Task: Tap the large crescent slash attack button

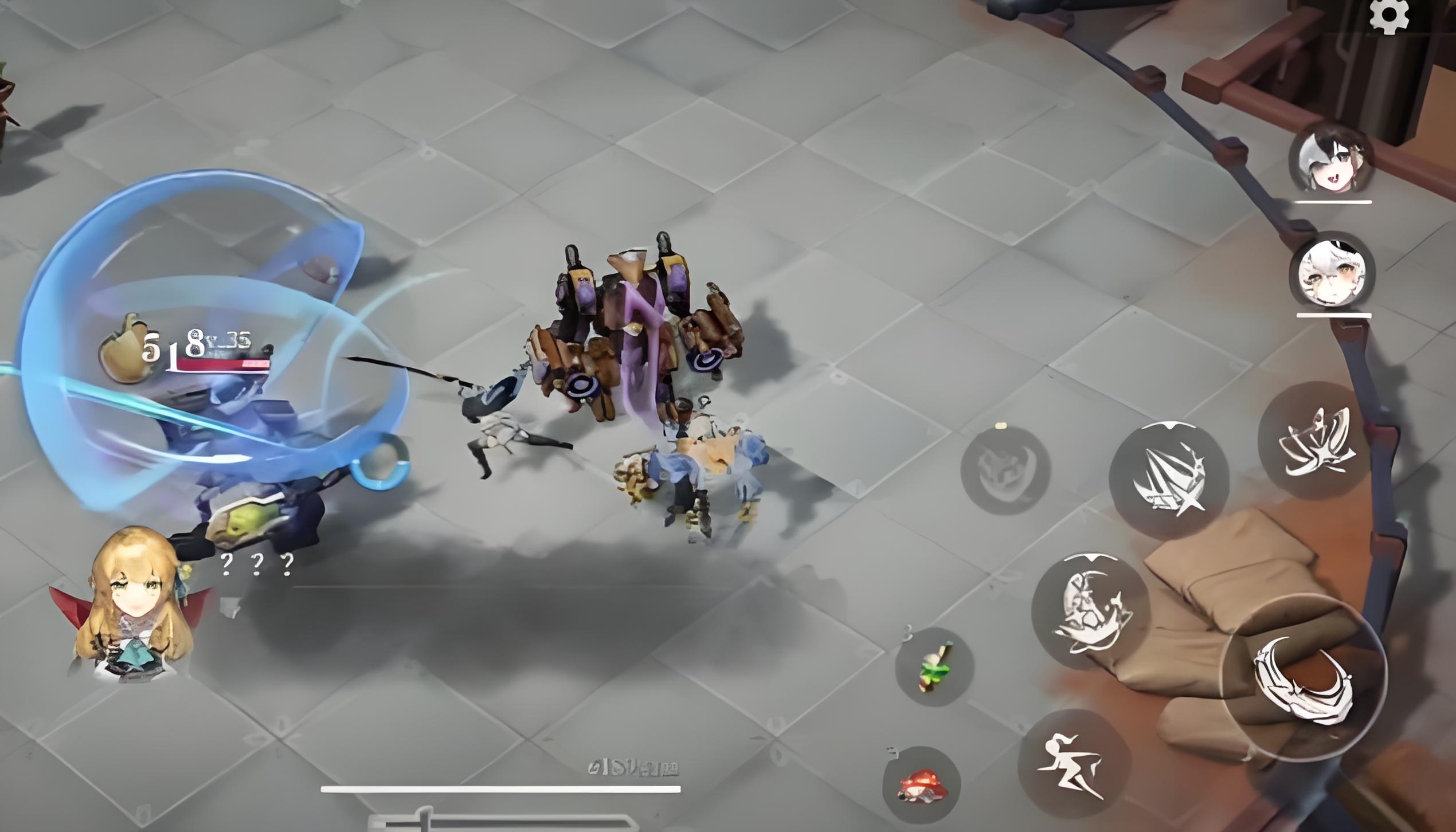Action: 1304,678
